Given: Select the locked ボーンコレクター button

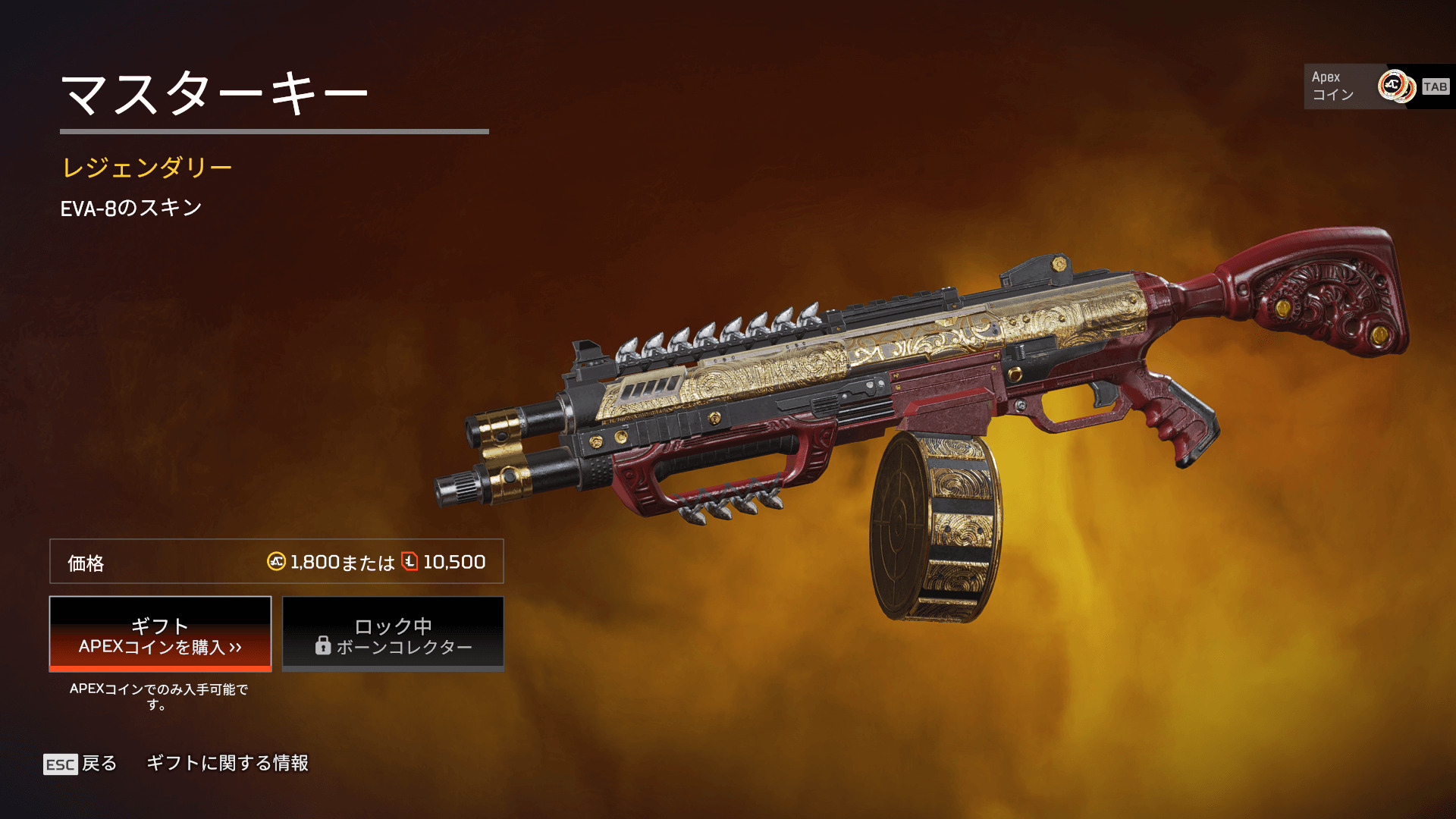Looking at the screenshot, I should pyautogui.click(x=393, y=634).
